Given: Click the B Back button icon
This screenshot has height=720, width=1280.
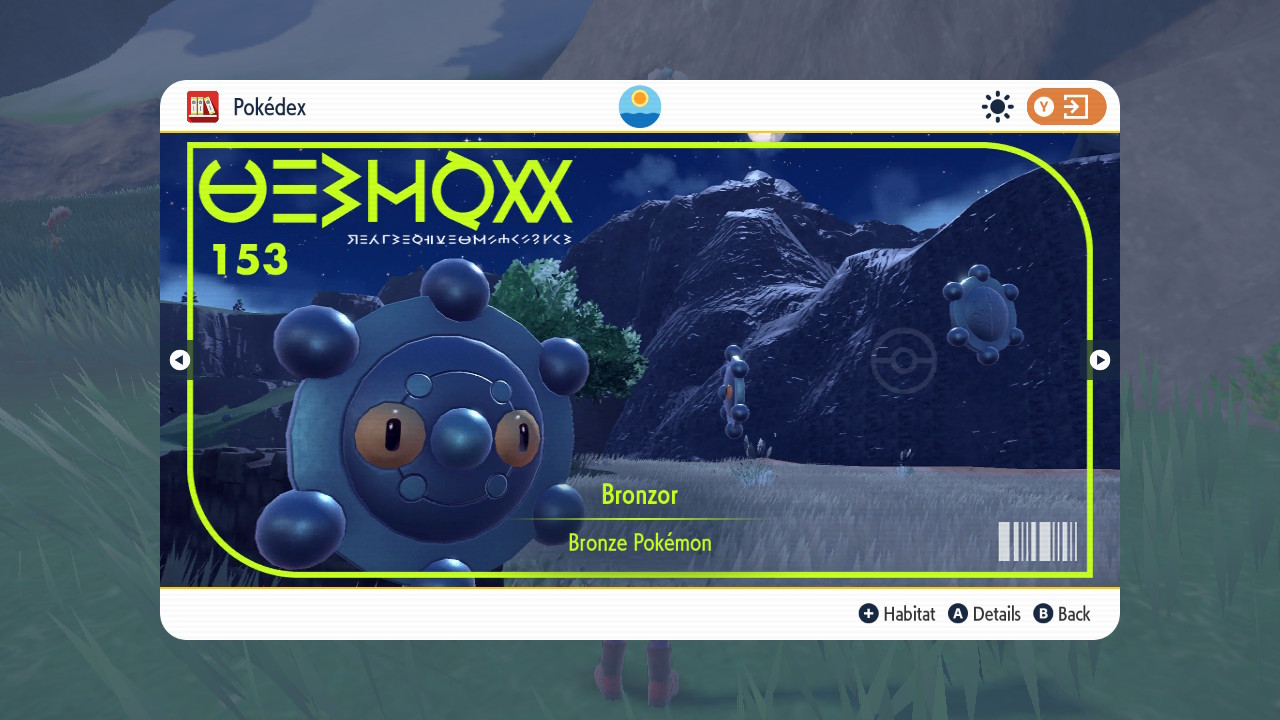Looking at the screenshot, I should (x=1043, y=614).
